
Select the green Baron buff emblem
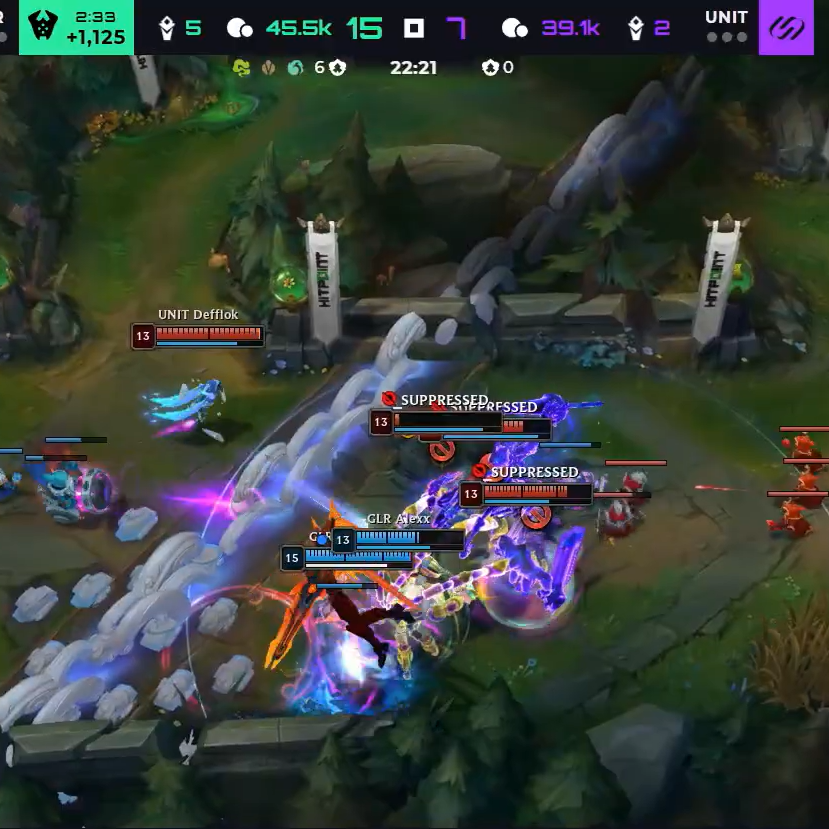(x=39, y=26)
